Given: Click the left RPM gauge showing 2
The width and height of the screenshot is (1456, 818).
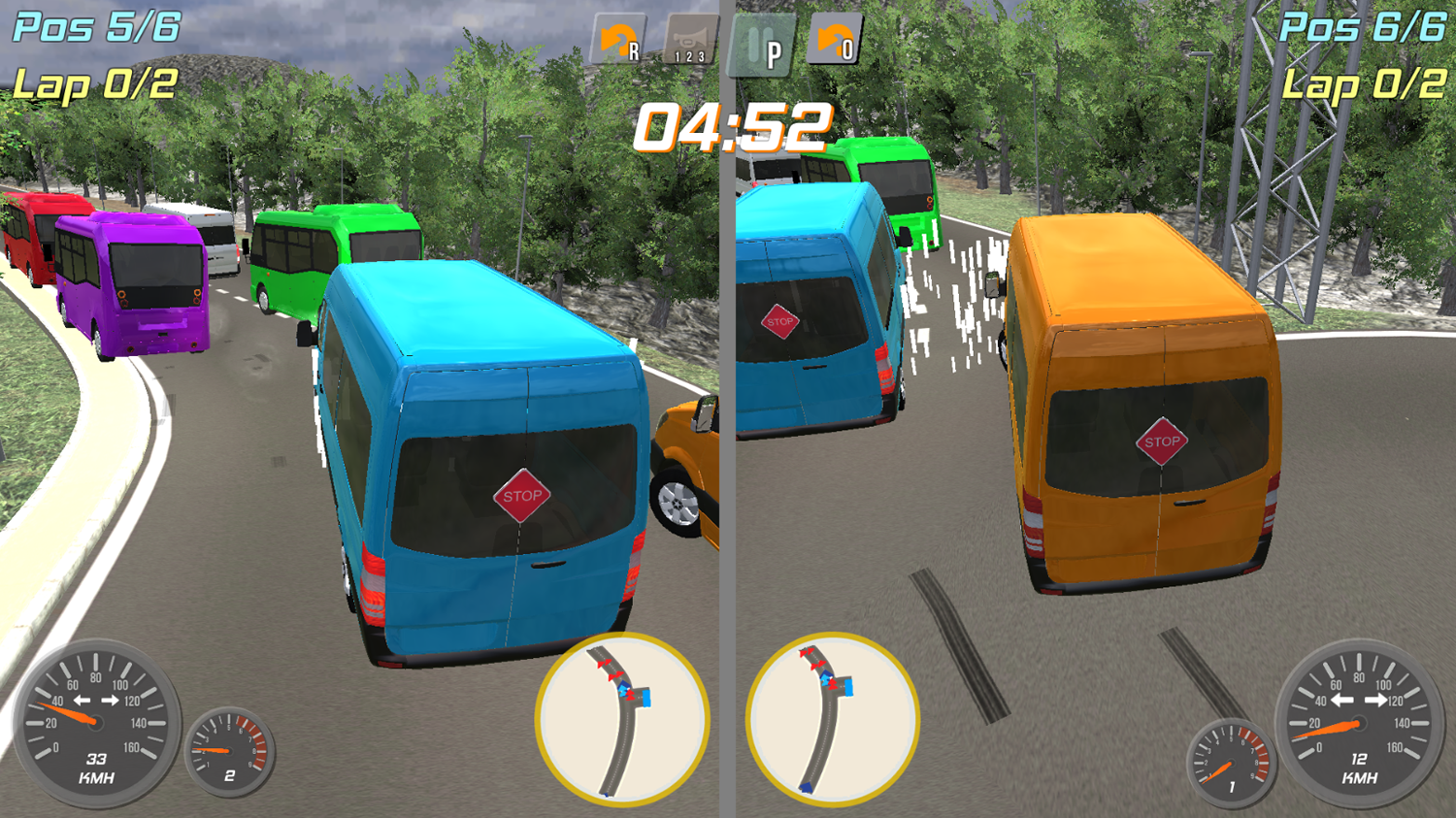Looking at the screenshot, I should pos(231,752).
